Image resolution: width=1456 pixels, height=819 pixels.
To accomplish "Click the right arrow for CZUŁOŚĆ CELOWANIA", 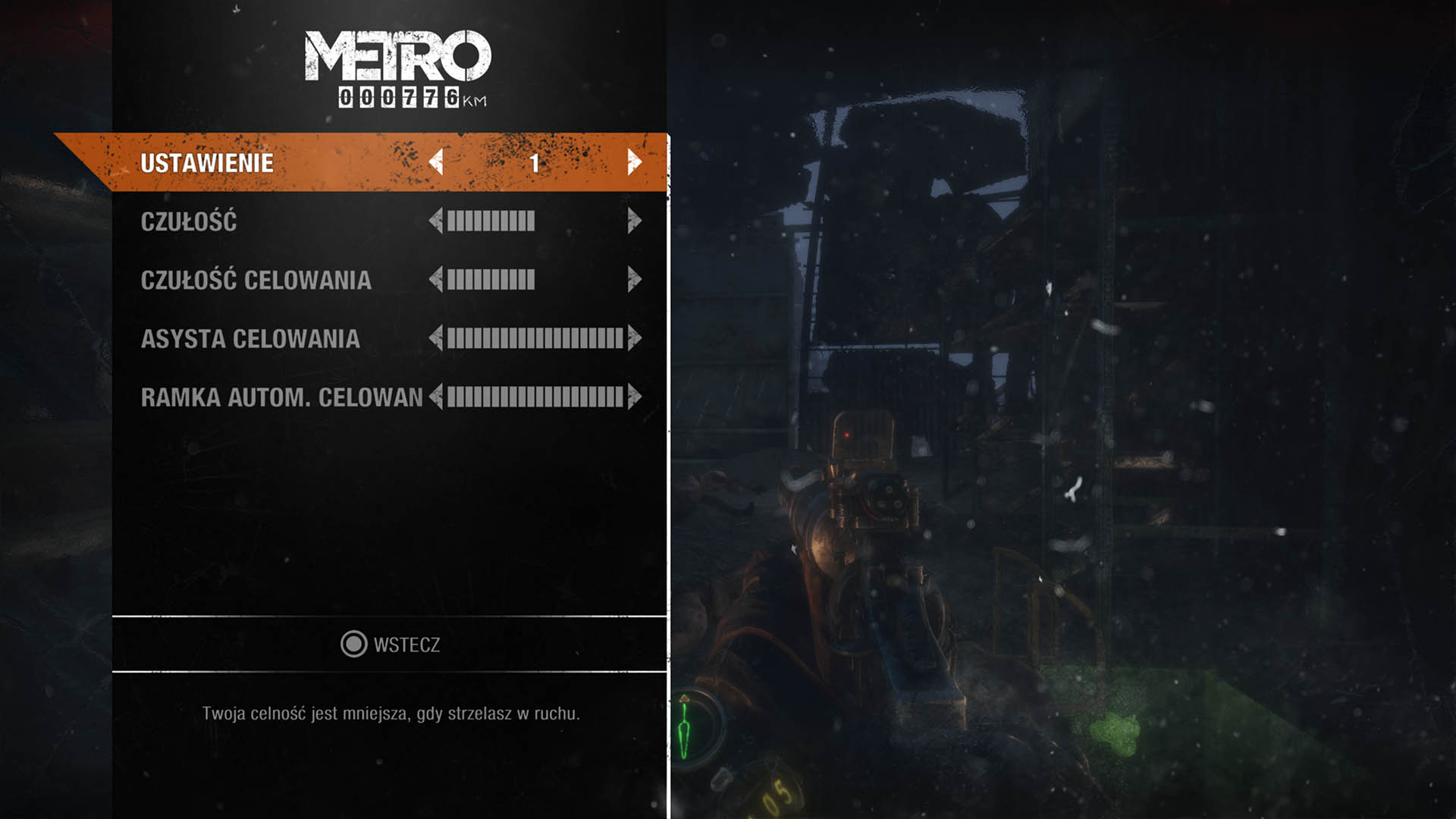I will pos(635,279).
